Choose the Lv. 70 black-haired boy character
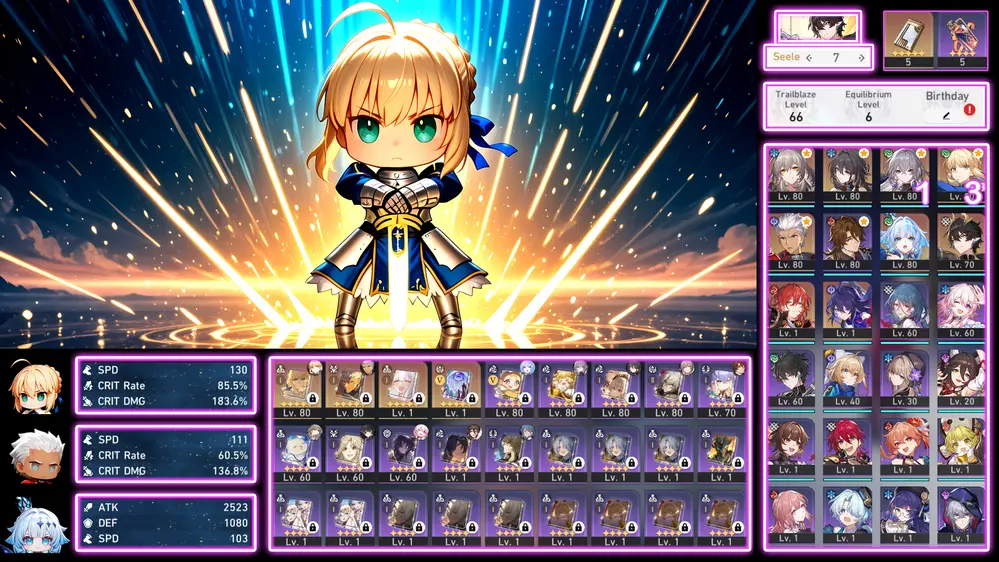Viewport: 999px width, 562px height. [x=961, y=242]
